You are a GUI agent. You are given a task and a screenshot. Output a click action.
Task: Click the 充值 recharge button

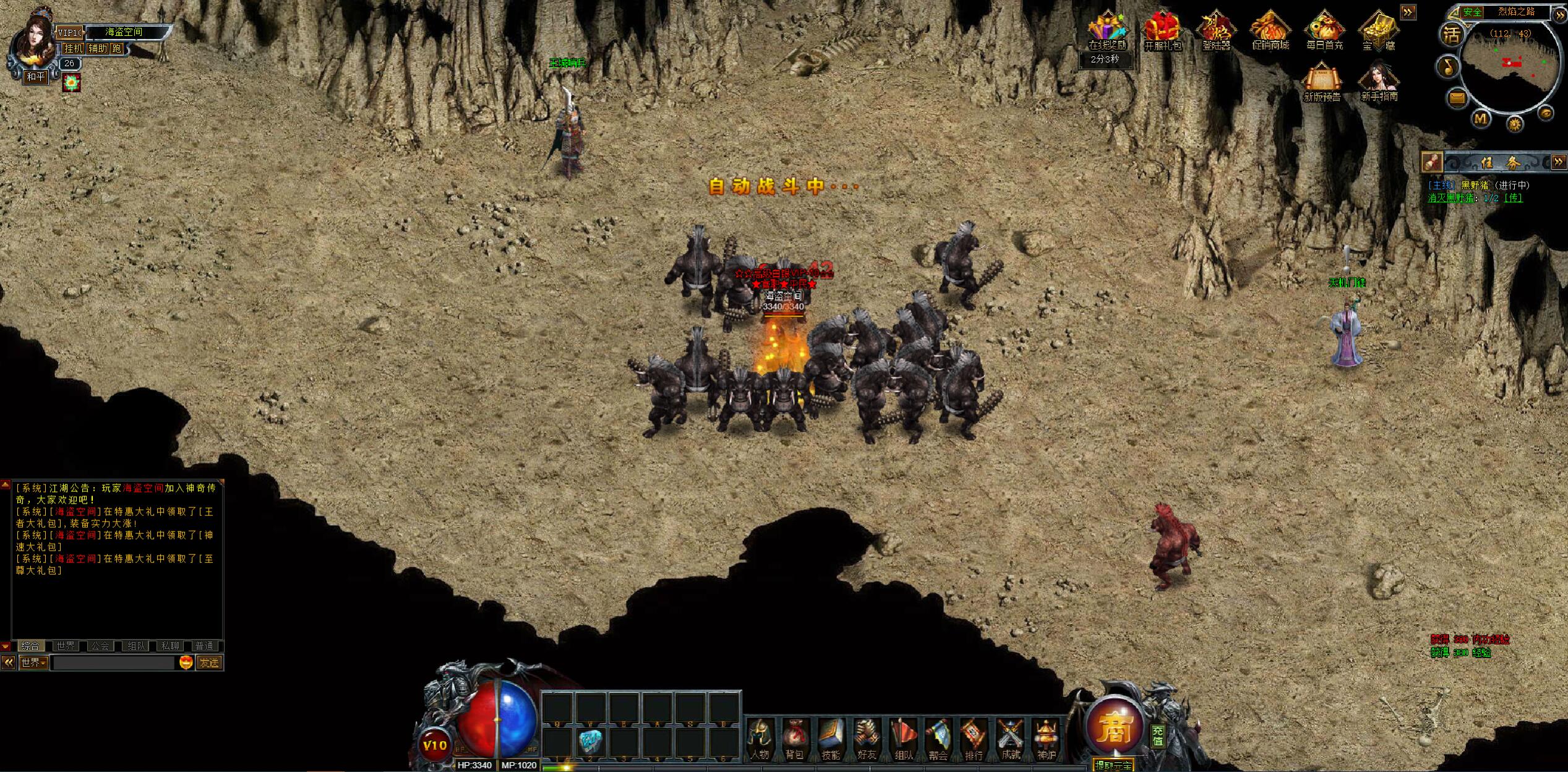pyautogui.click(x=1158, y=736)
